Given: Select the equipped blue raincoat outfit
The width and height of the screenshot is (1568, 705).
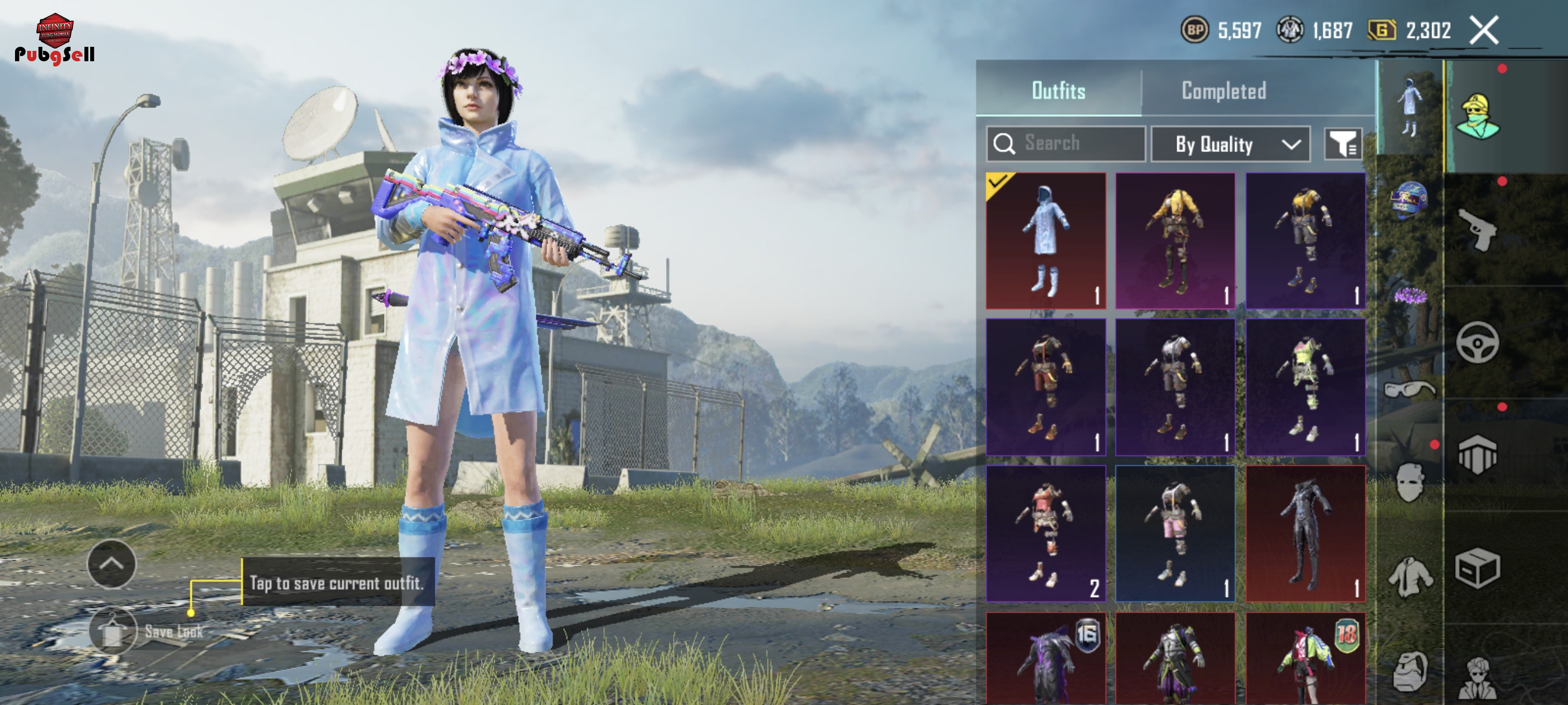Looking at the screenshot, I should point(1046,240).
